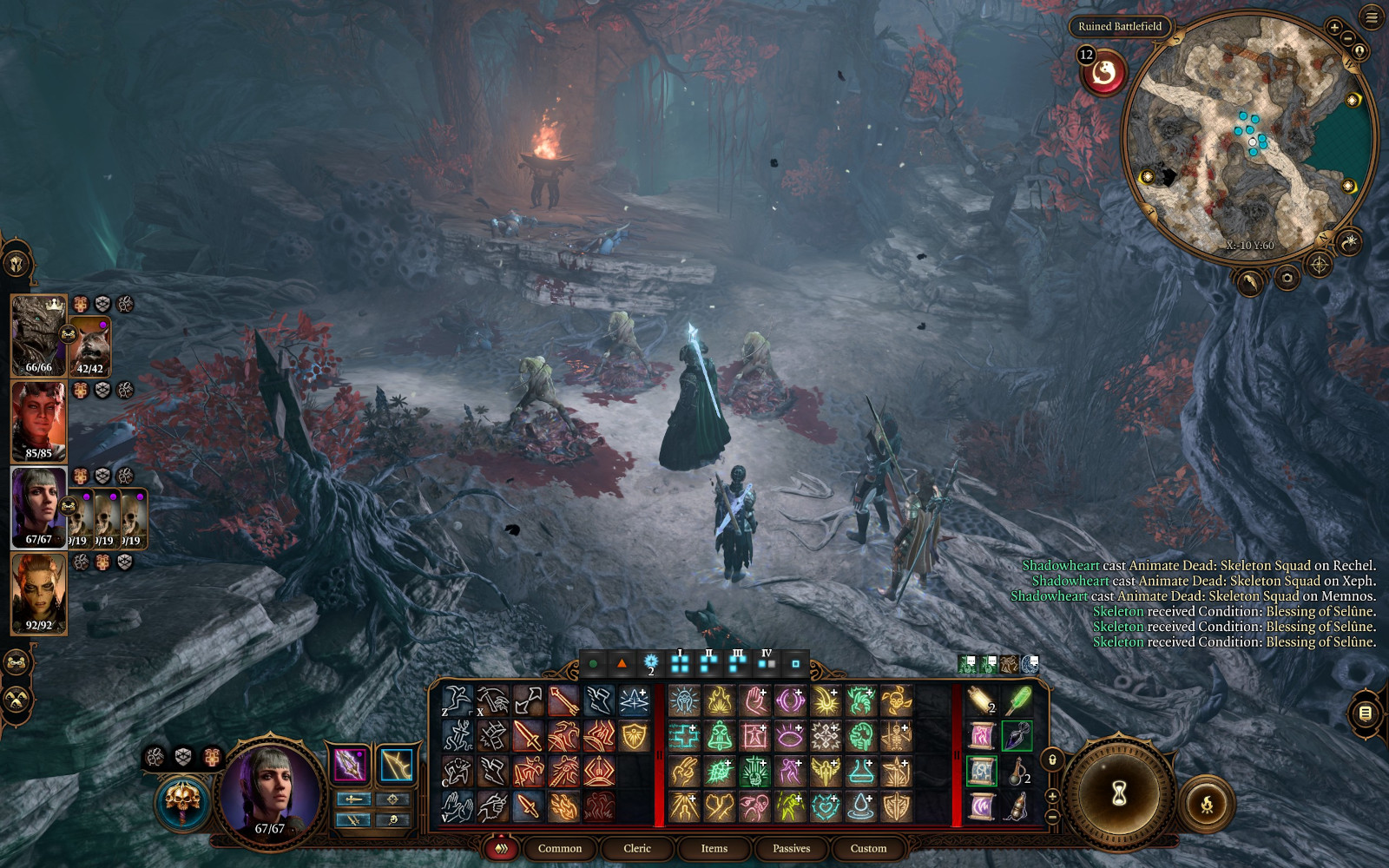Viewport: 1389px width, 868px height.
Task: Select the Passives tab
Action: 791,848
